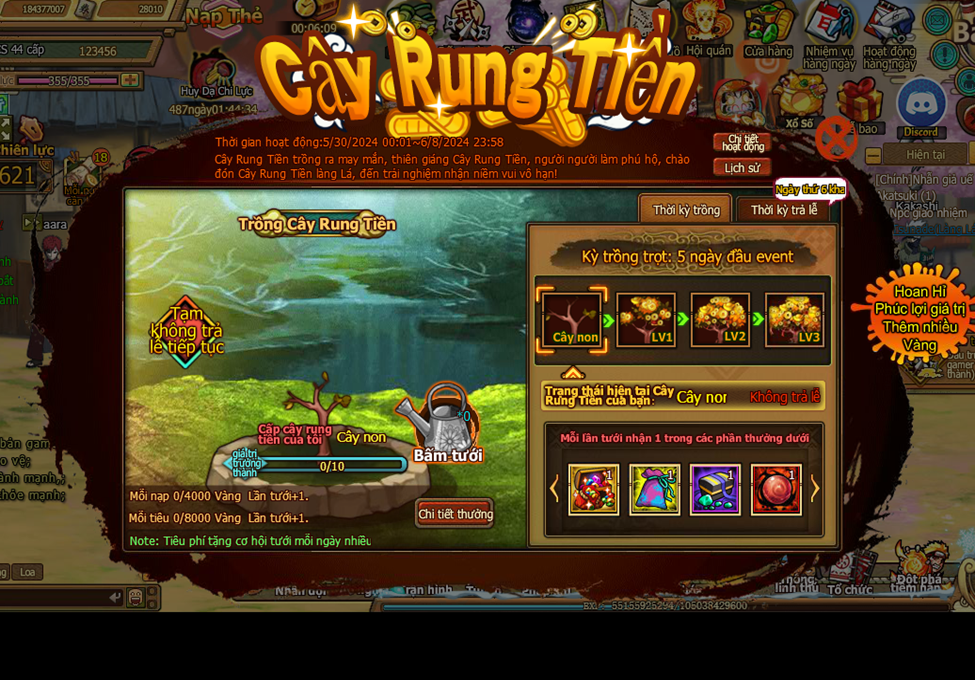View the Lịch sử history
The image size is (975, 680).
[742, 168]
